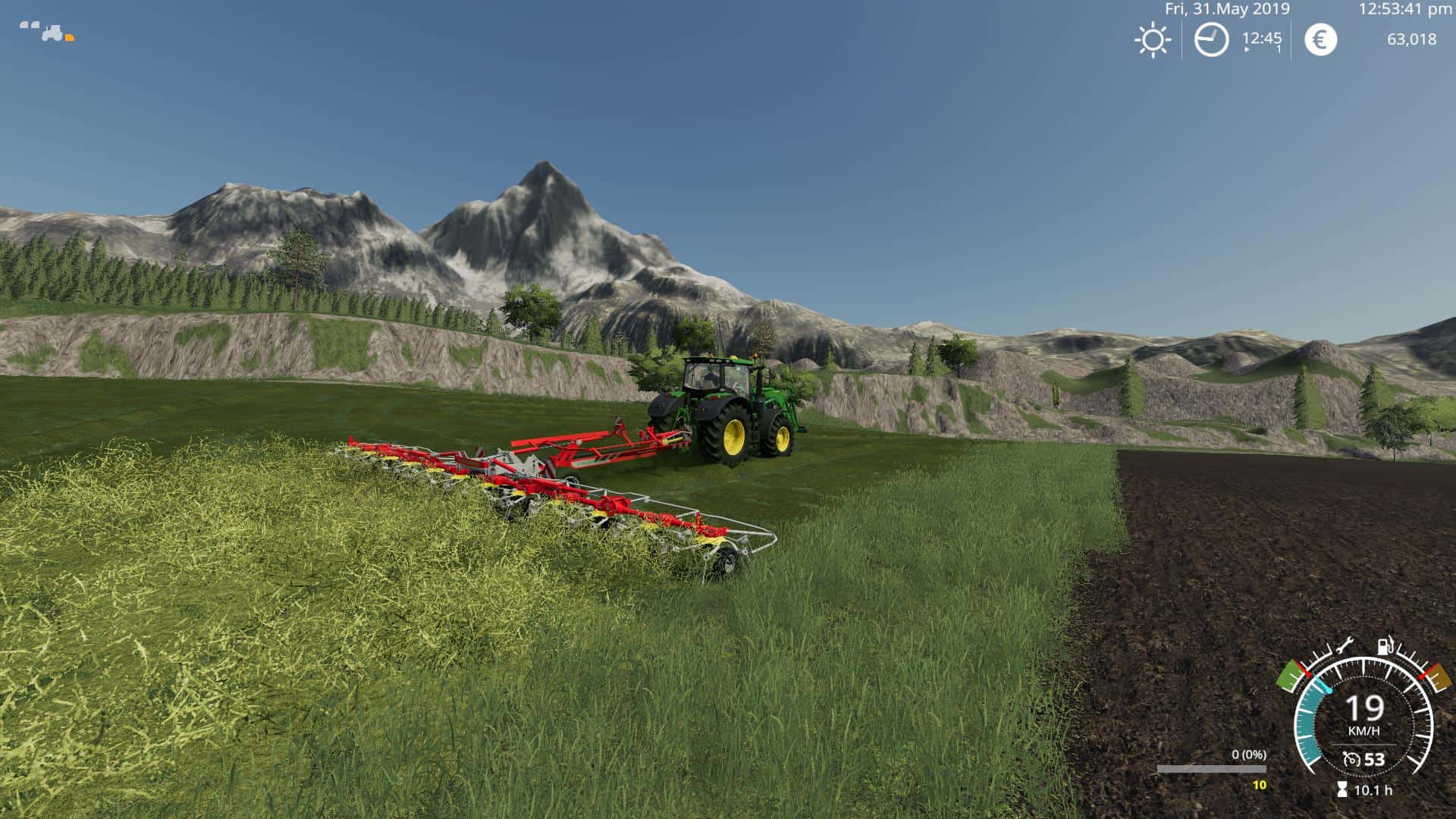Toggle the cruise control icon

click(x=1351, y=759)
